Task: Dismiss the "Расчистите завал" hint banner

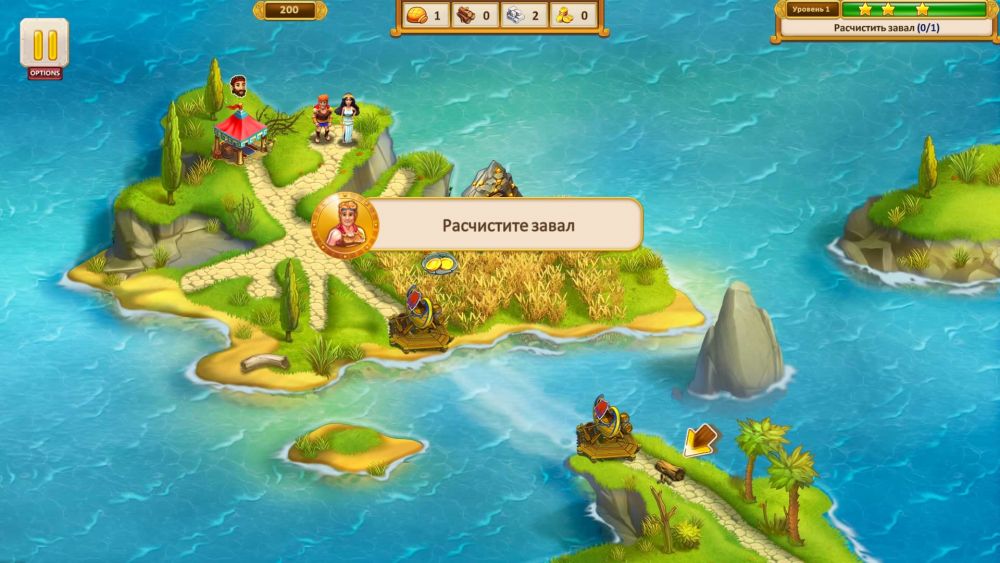Action: (508, 225)
